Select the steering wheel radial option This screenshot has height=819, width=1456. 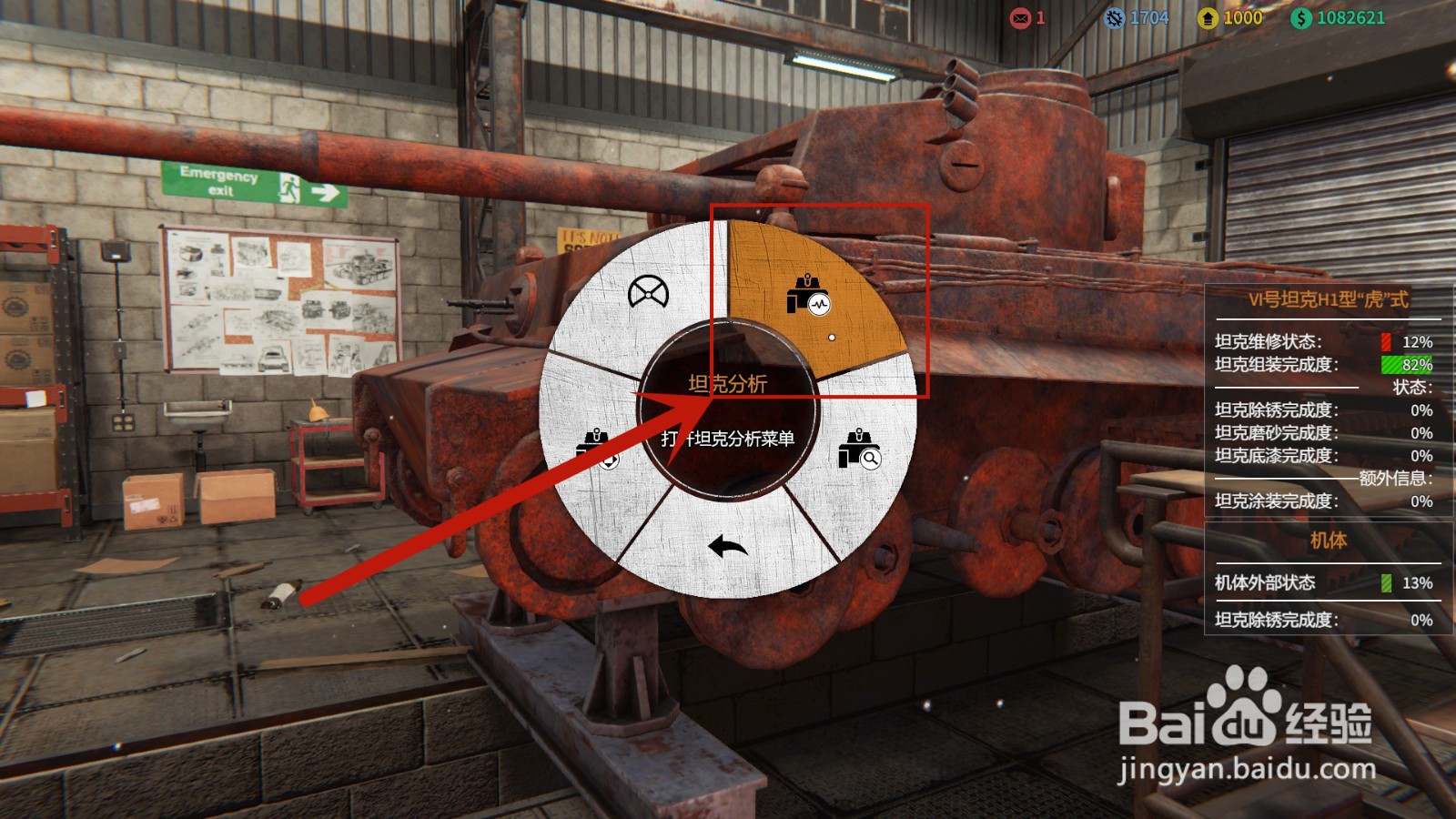(648, 293)
